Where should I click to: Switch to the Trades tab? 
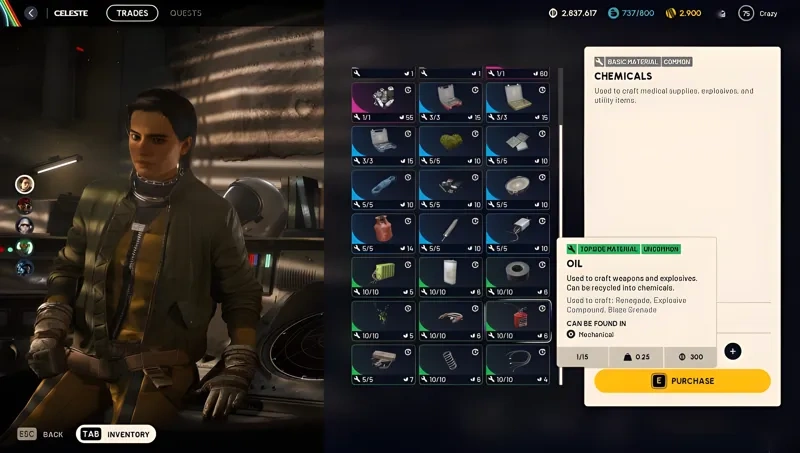132,13
